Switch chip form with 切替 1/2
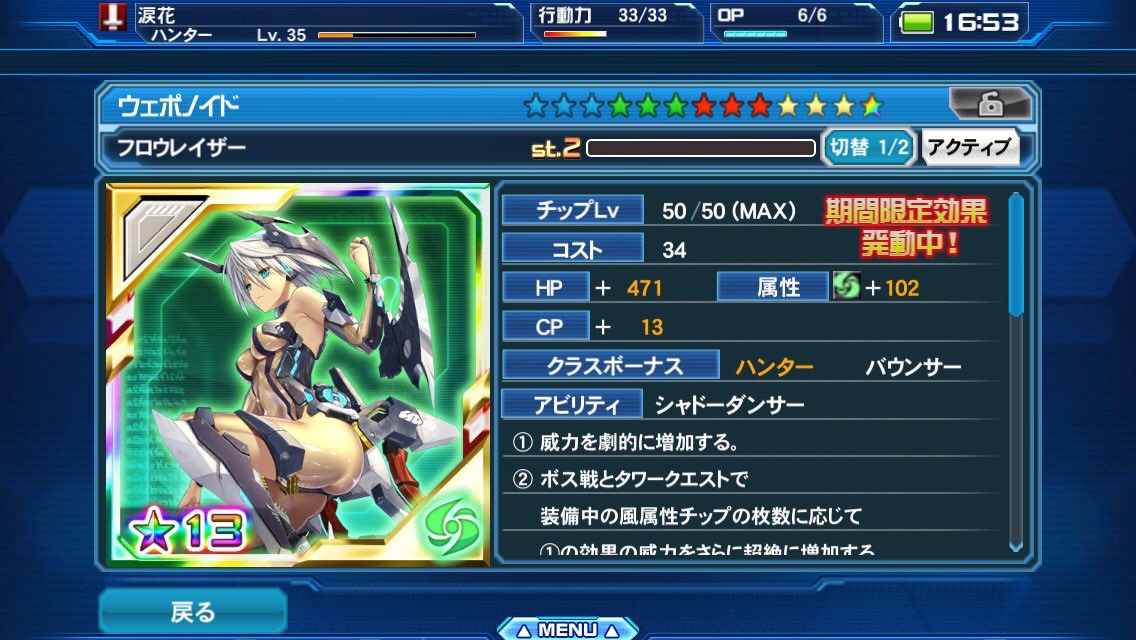 869,148
